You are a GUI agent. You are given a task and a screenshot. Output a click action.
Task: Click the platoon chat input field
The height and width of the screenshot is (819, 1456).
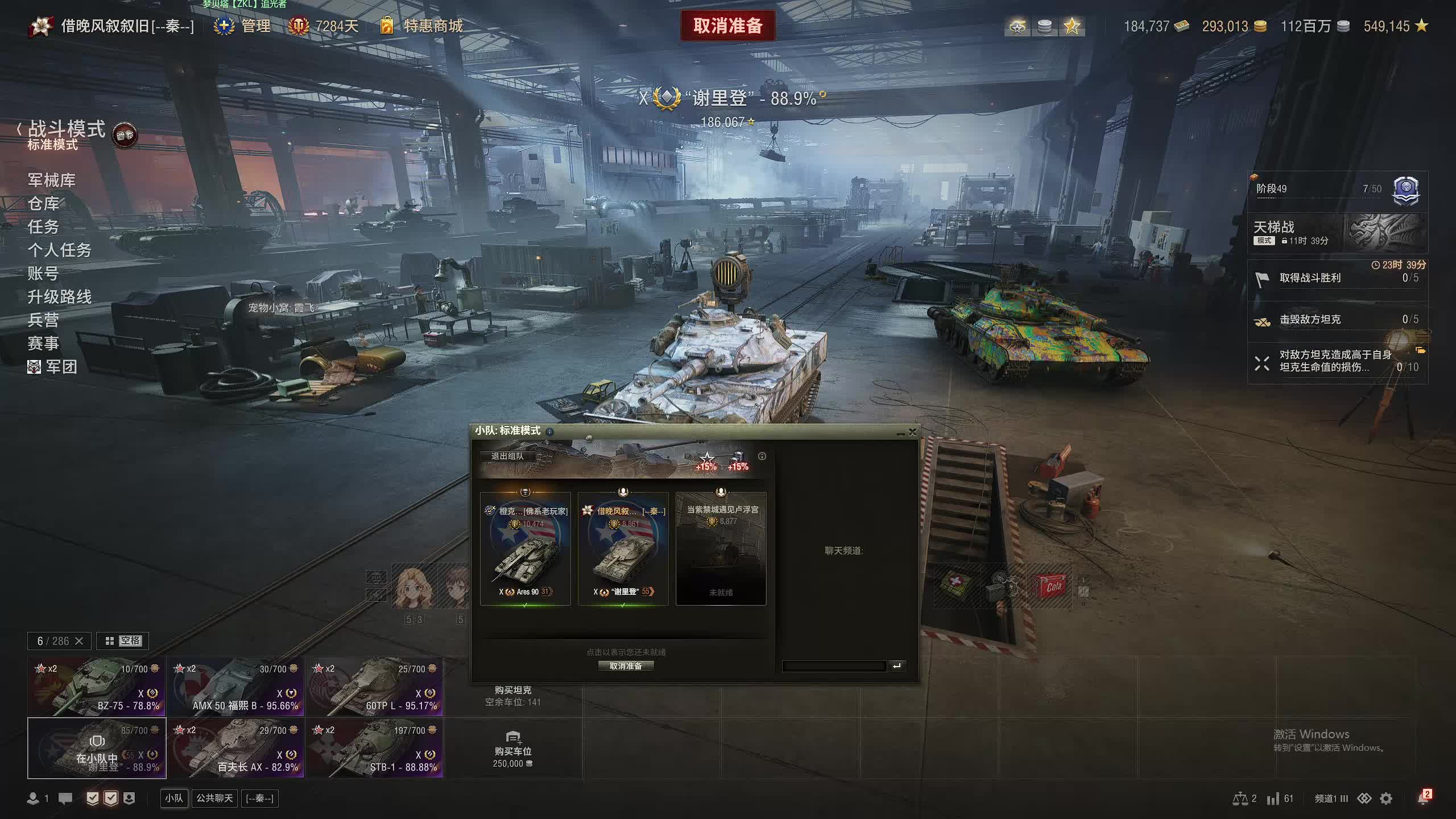click(x=834, y=666)
